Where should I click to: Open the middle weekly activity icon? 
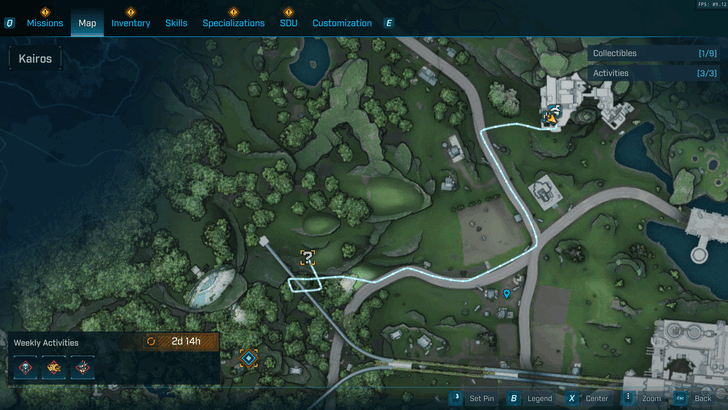pyautogui.click(x=54, y=367)
